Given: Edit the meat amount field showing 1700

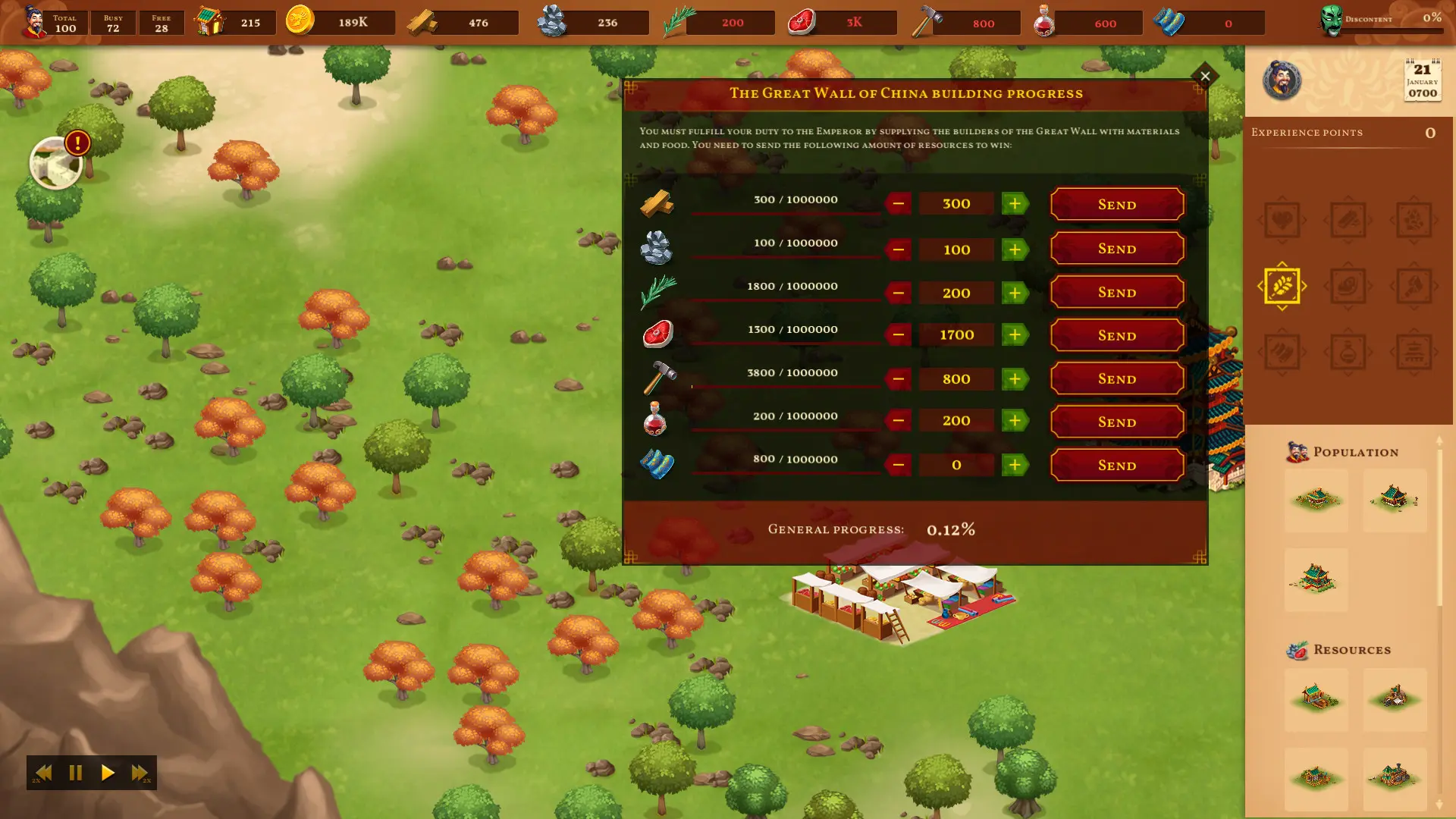Looking at the screenshot, I should (955, 334).
